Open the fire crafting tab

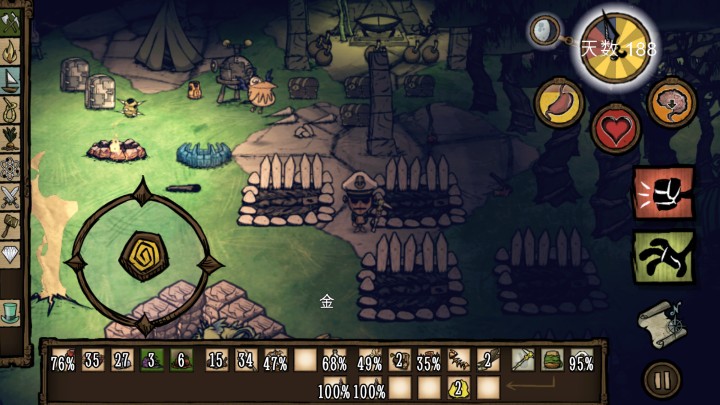pyautogui.click(x=11, y=51)
